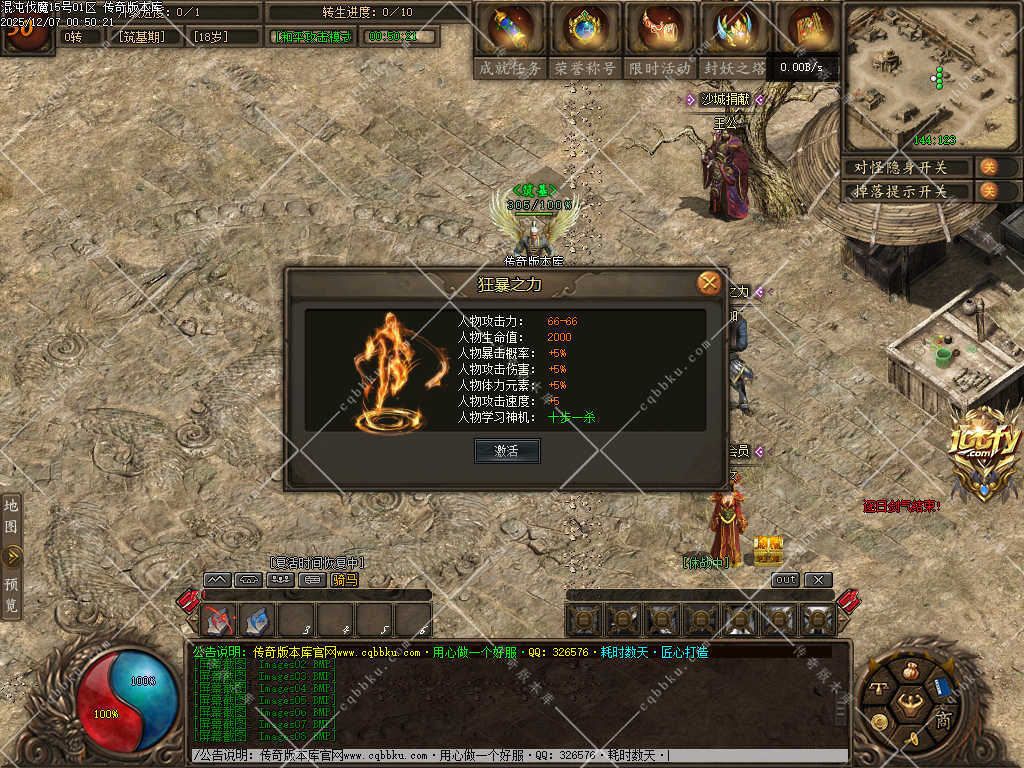Click the small X button beside 'out'
Image resolution: width=1024 pixels, height=768 pixels.
[x=817, y=580]
